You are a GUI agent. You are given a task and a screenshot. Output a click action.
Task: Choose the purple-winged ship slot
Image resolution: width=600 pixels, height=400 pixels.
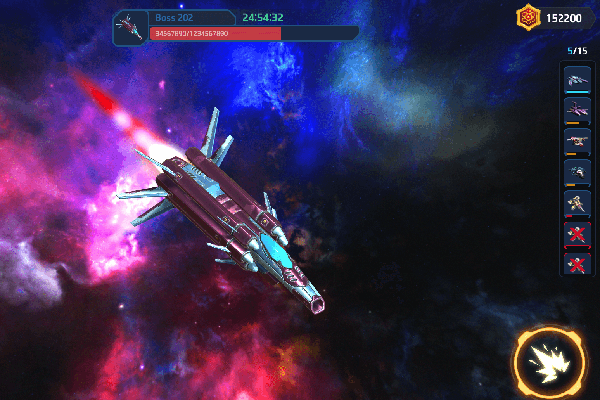tap(577, 110)
